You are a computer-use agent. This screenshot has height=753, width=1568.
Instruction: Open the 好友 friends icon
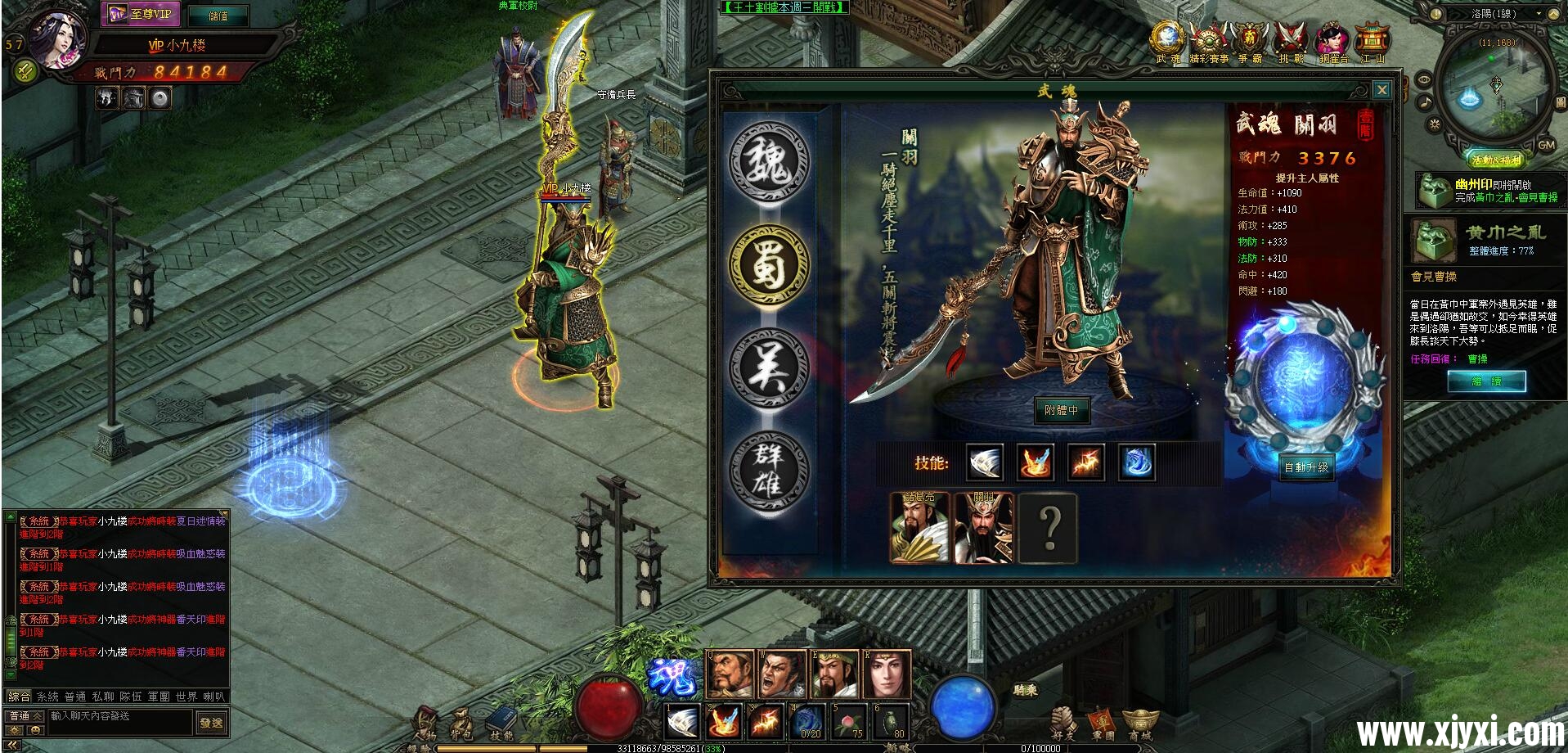pyautogui.click(x=1063, y=724)
